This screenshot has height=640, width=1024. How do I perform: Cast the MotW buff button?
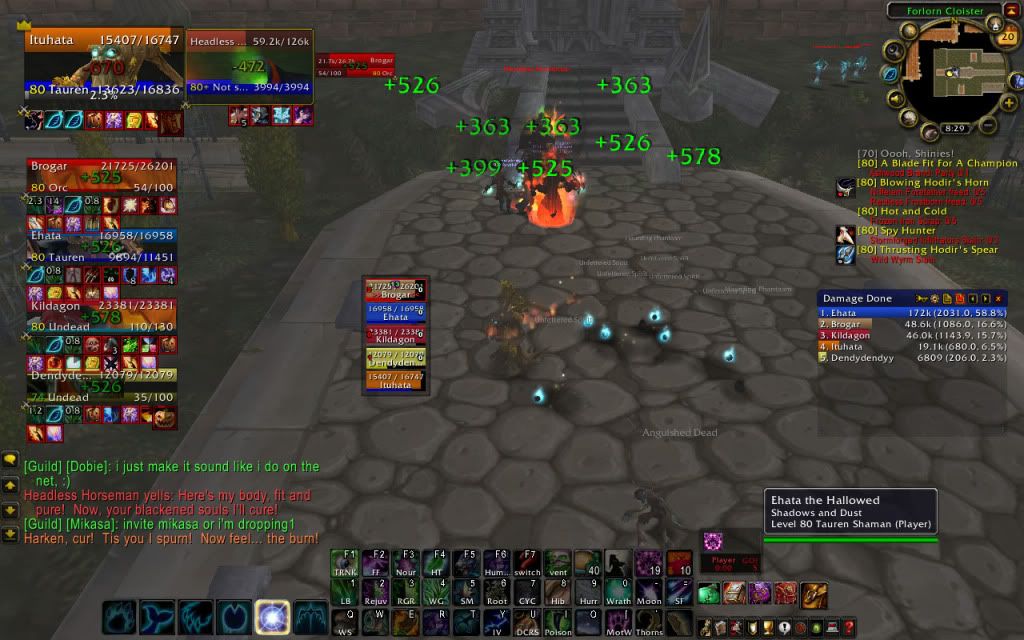coord(616,622)
